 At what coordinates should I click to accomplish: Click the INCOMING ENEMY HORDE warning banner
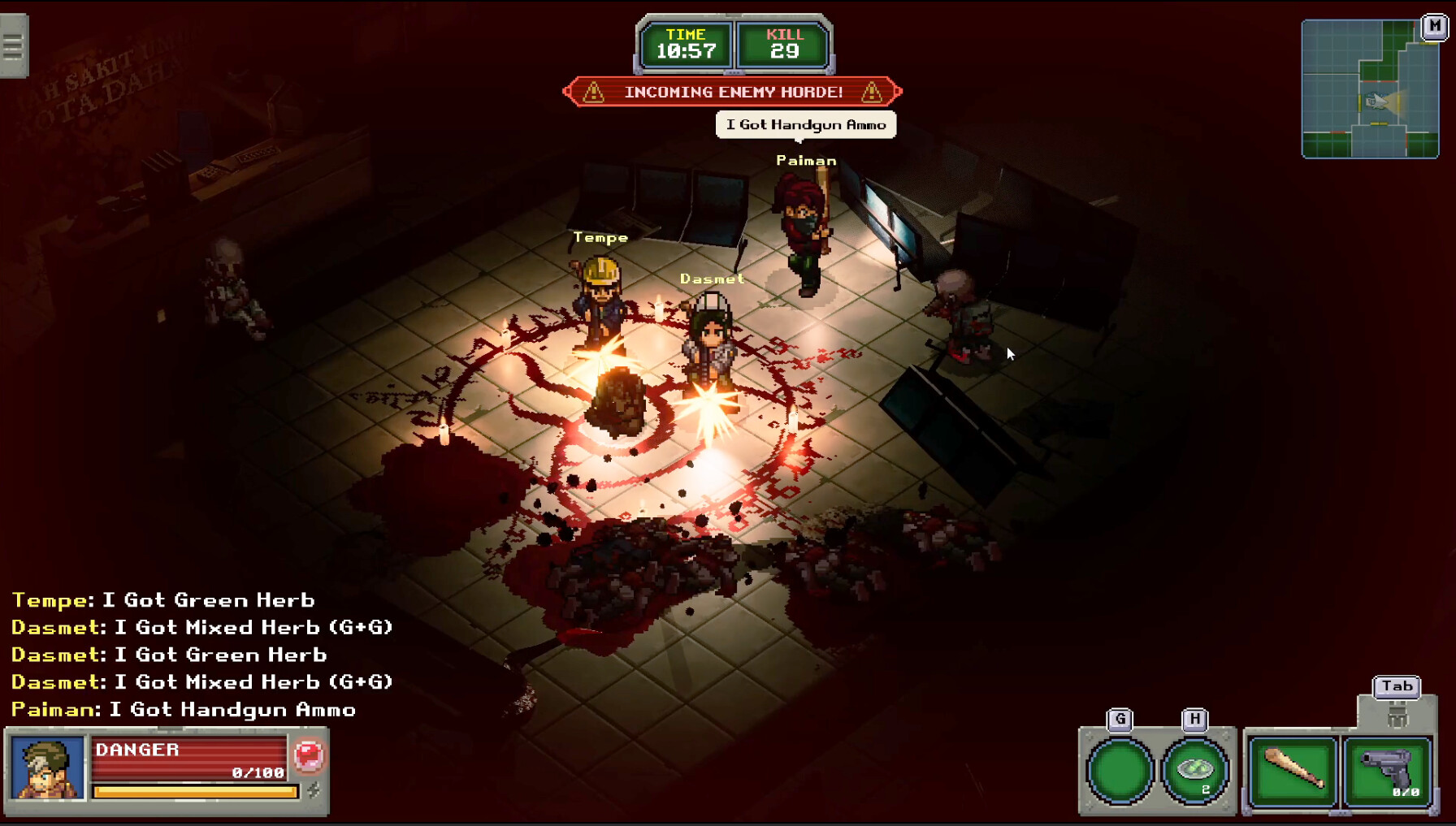pos(734,91)
